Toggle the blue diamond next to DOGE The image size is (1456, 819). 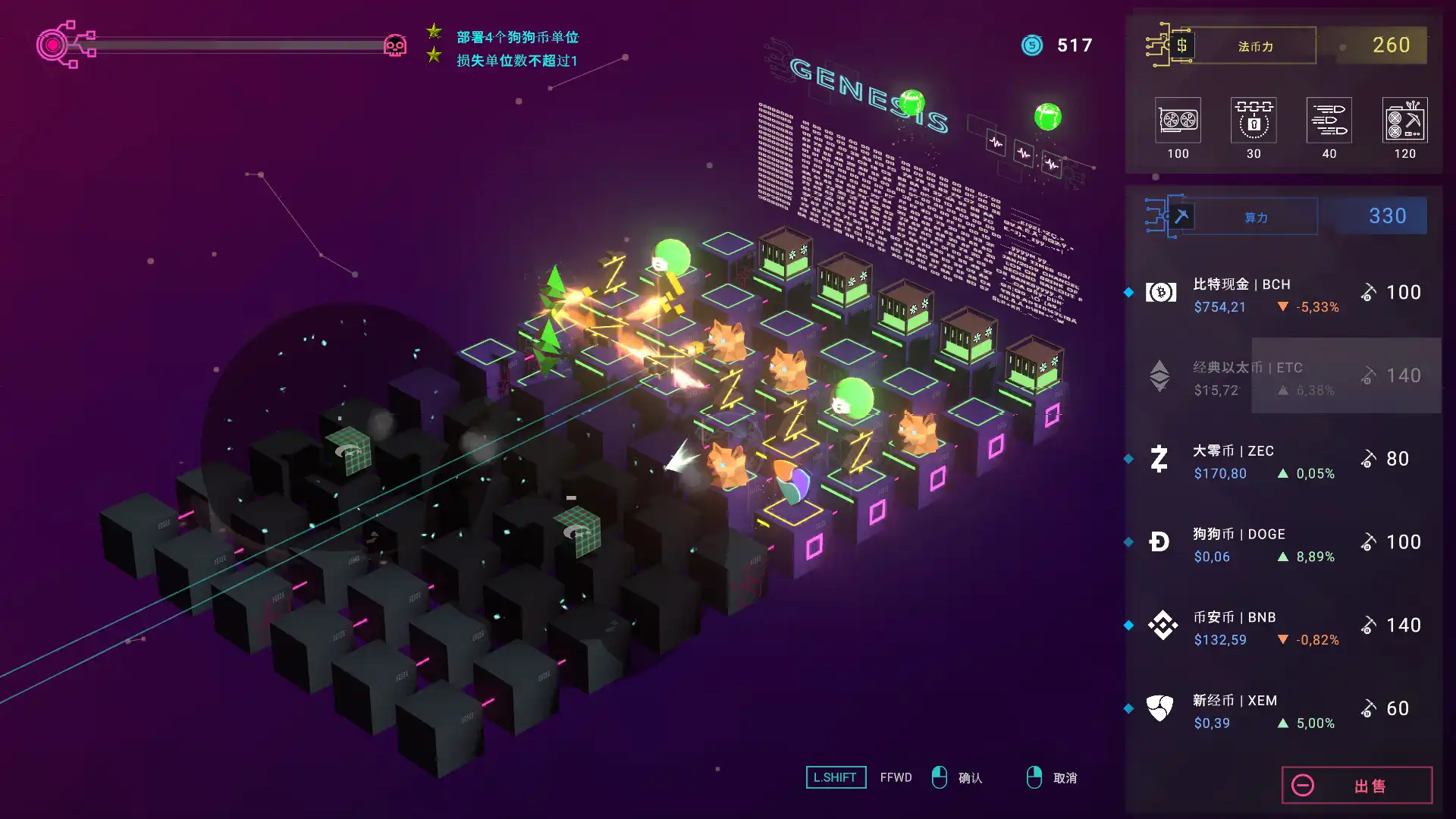[1129, 541]
